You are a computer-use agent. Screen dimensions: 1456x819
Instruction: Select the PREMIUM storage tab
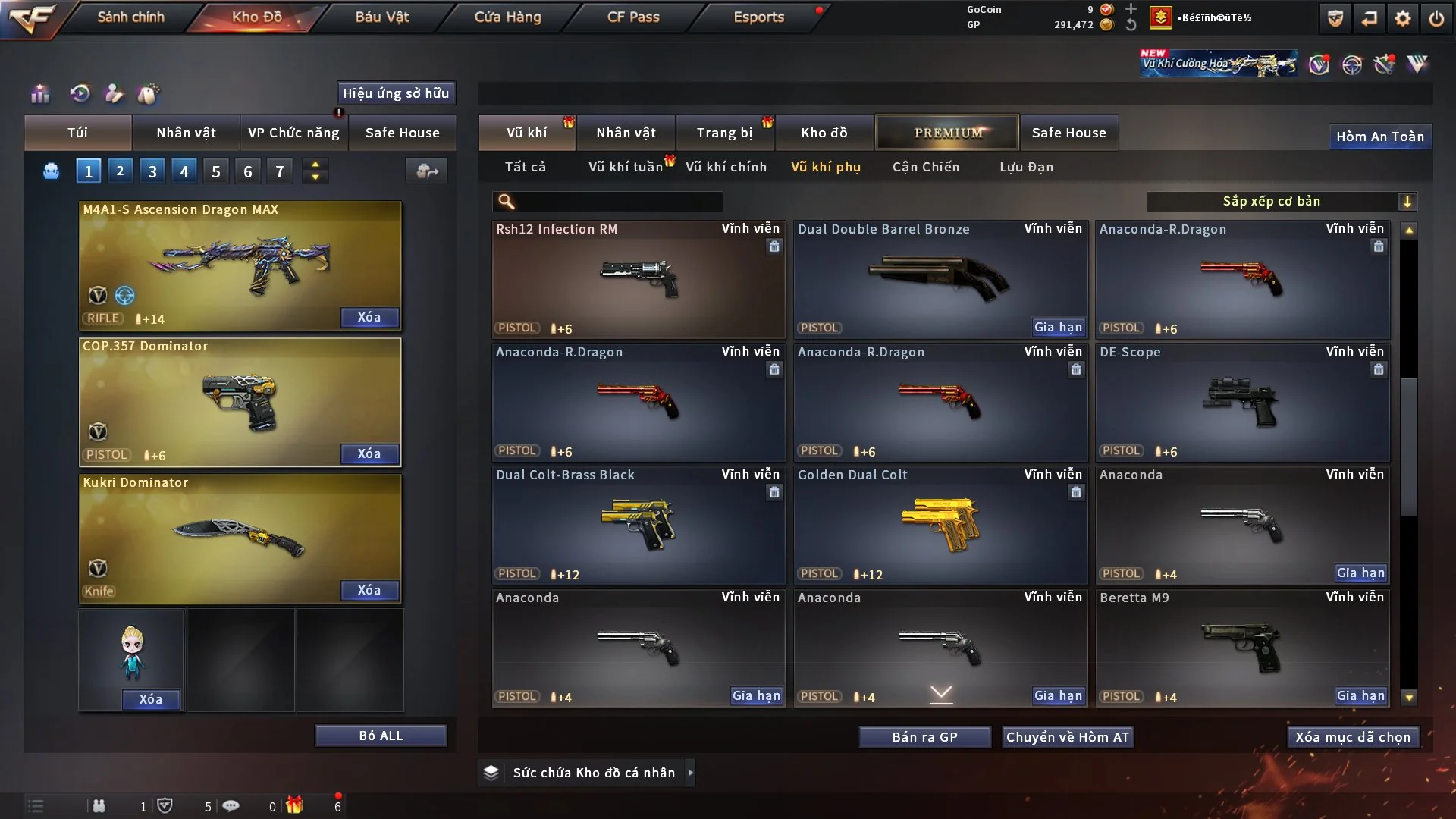(x=947, y=133)
